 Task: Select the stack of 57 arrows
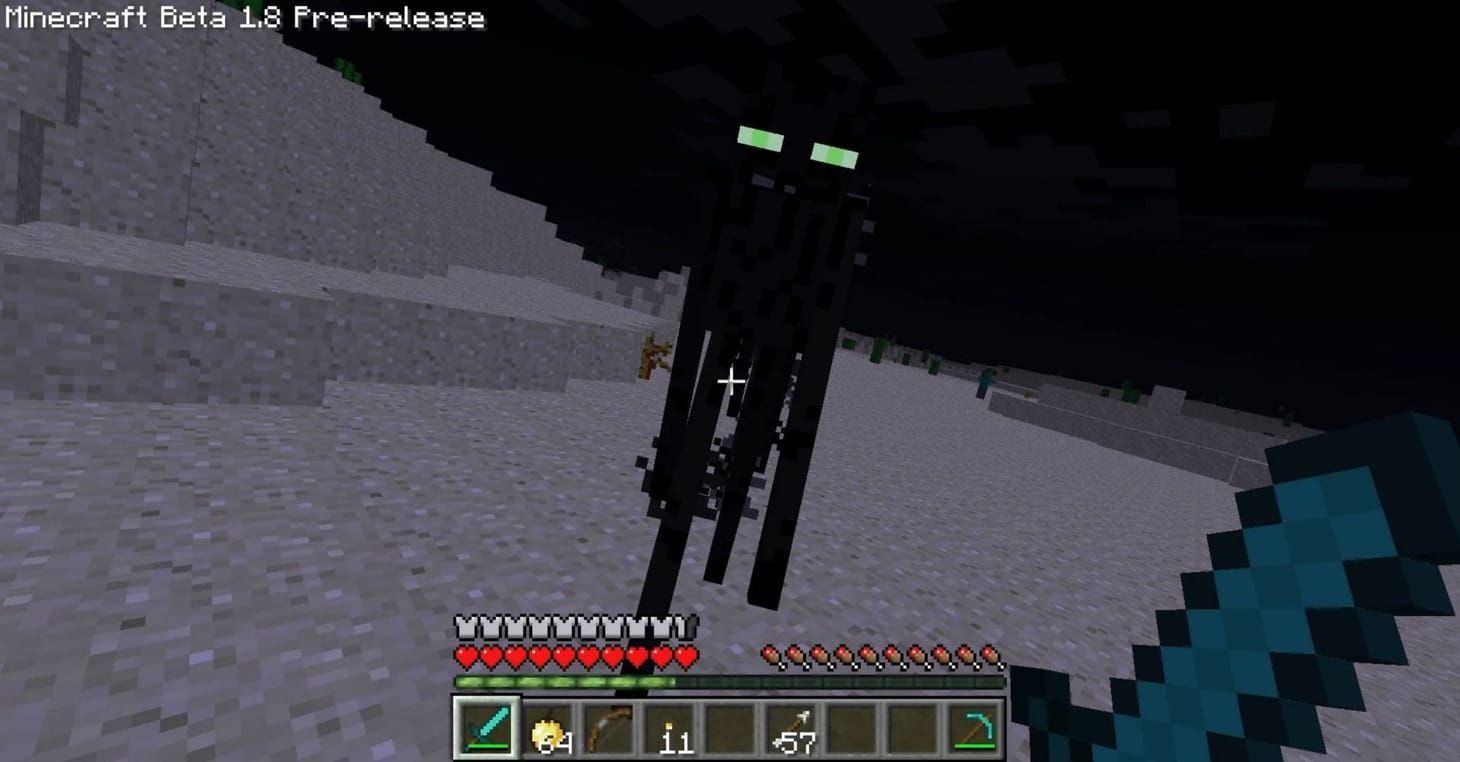click(x=790, y=730)
